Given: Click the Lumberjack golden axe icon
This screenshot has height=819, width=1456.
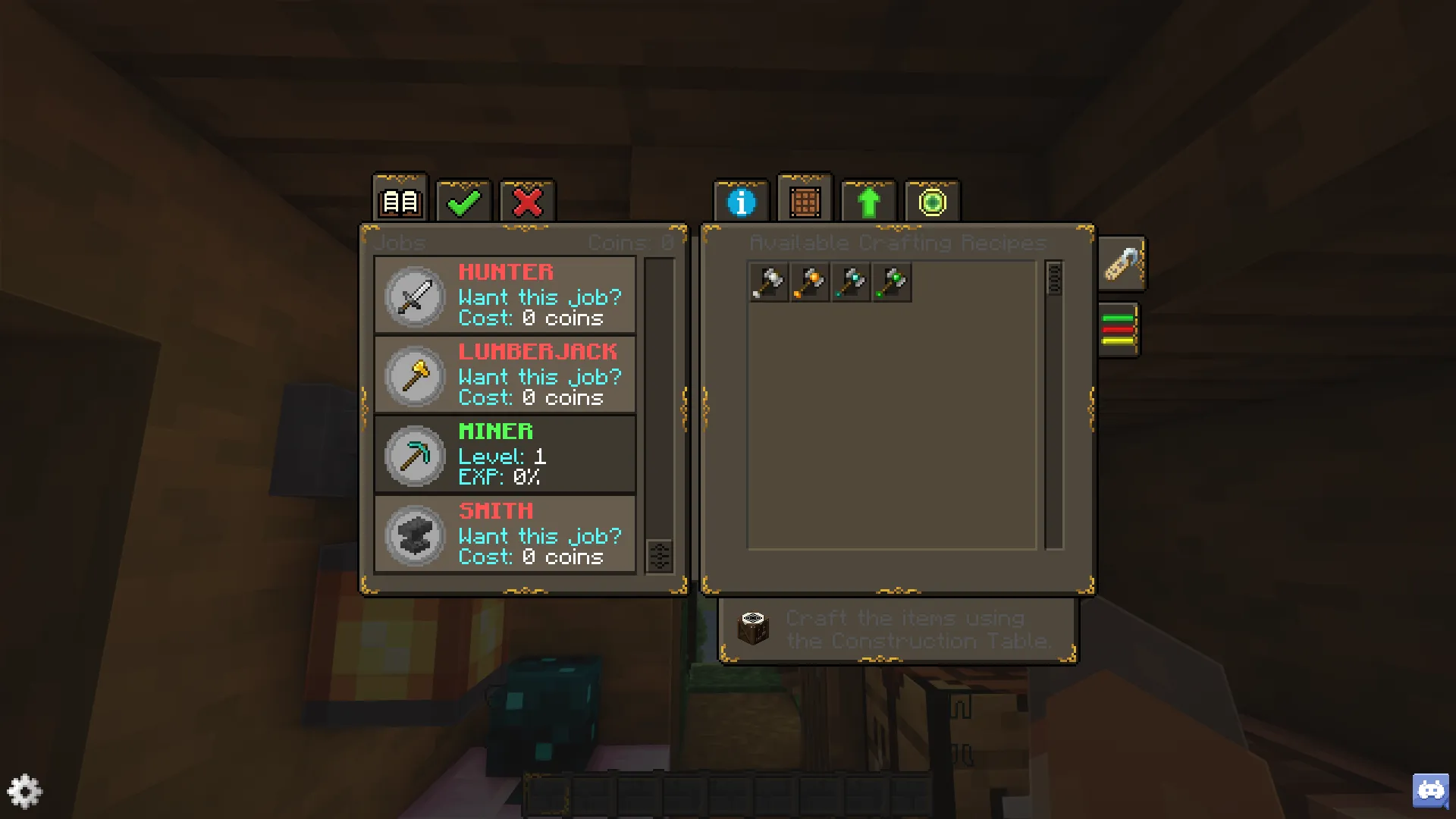Looking at the screenshot, I should (x=414, y=377).
